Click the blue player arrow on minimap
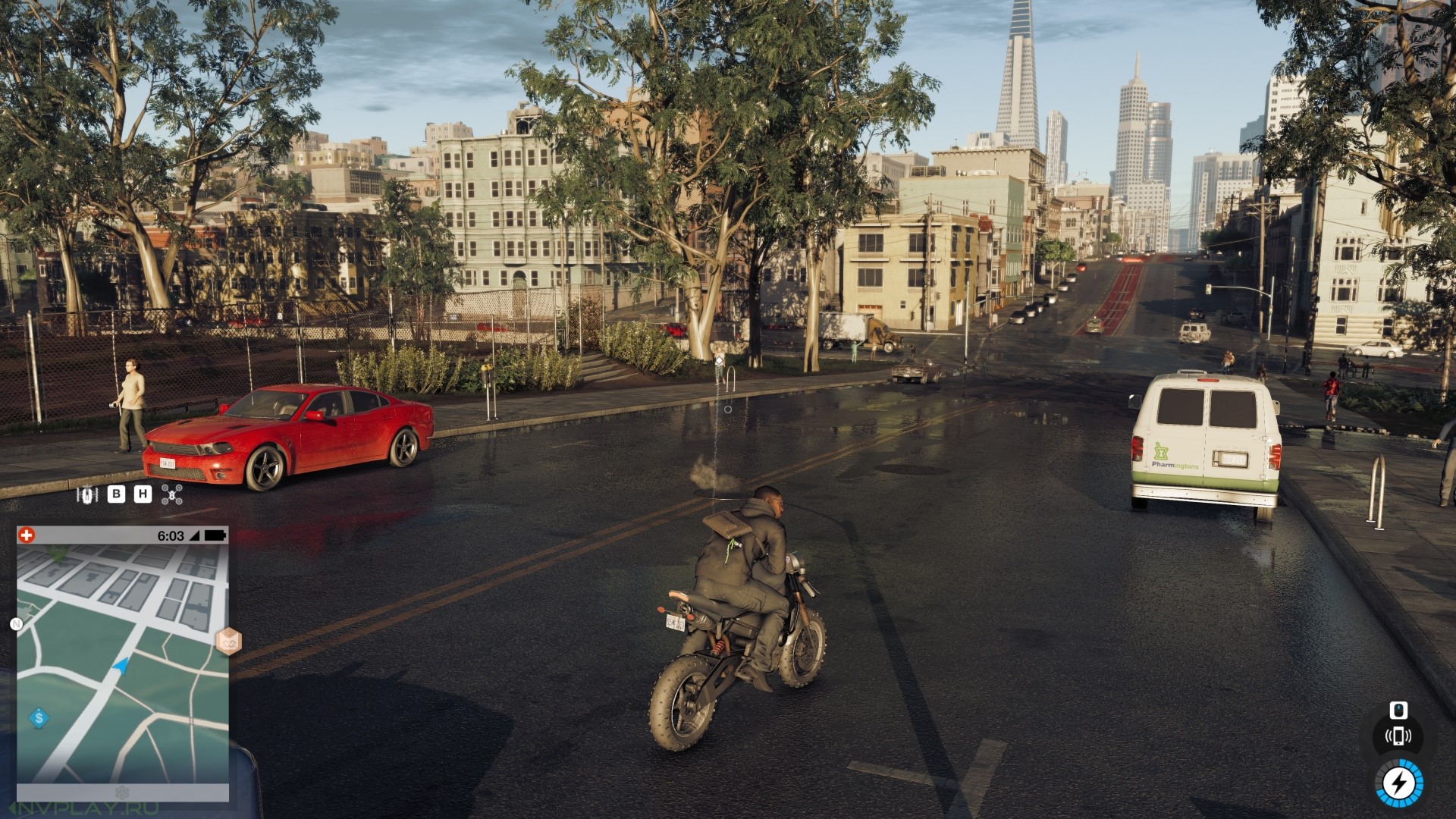The height and width of the screenshot is (819, 1456). (x=120, y=666)
